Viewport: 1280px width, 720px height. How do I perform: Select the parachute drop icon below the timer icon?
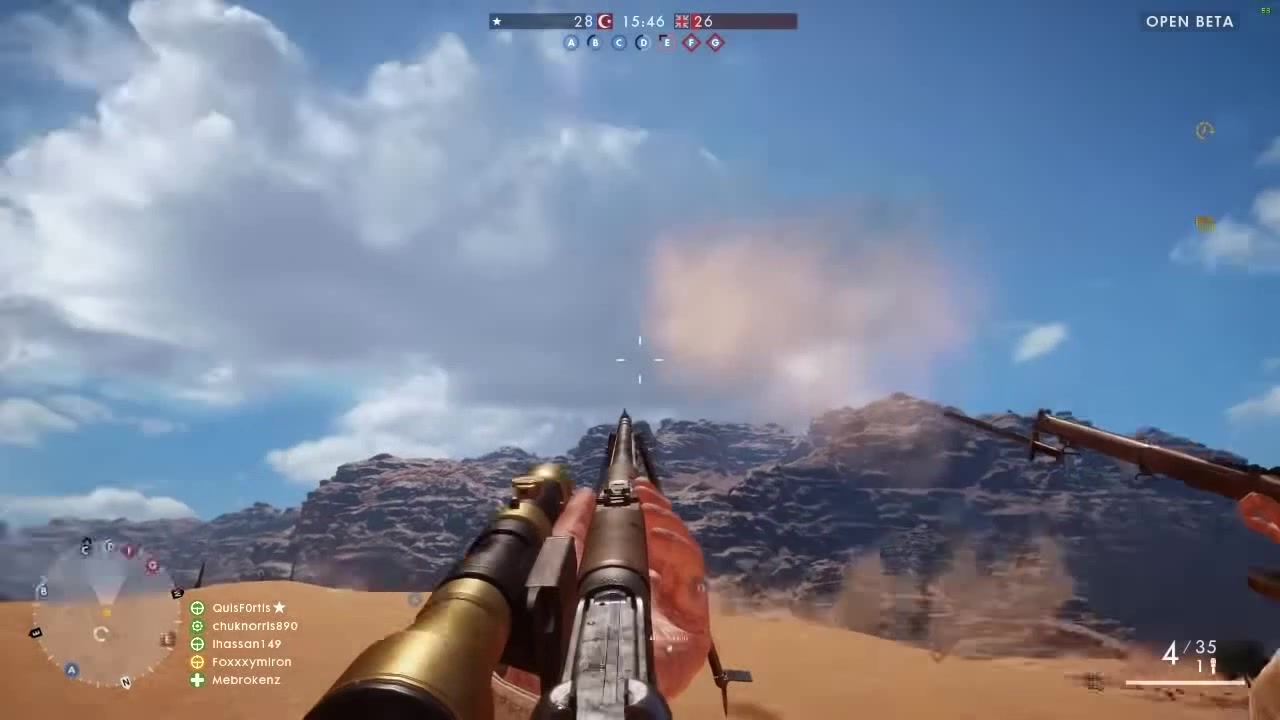click(x=1205, y=224)
